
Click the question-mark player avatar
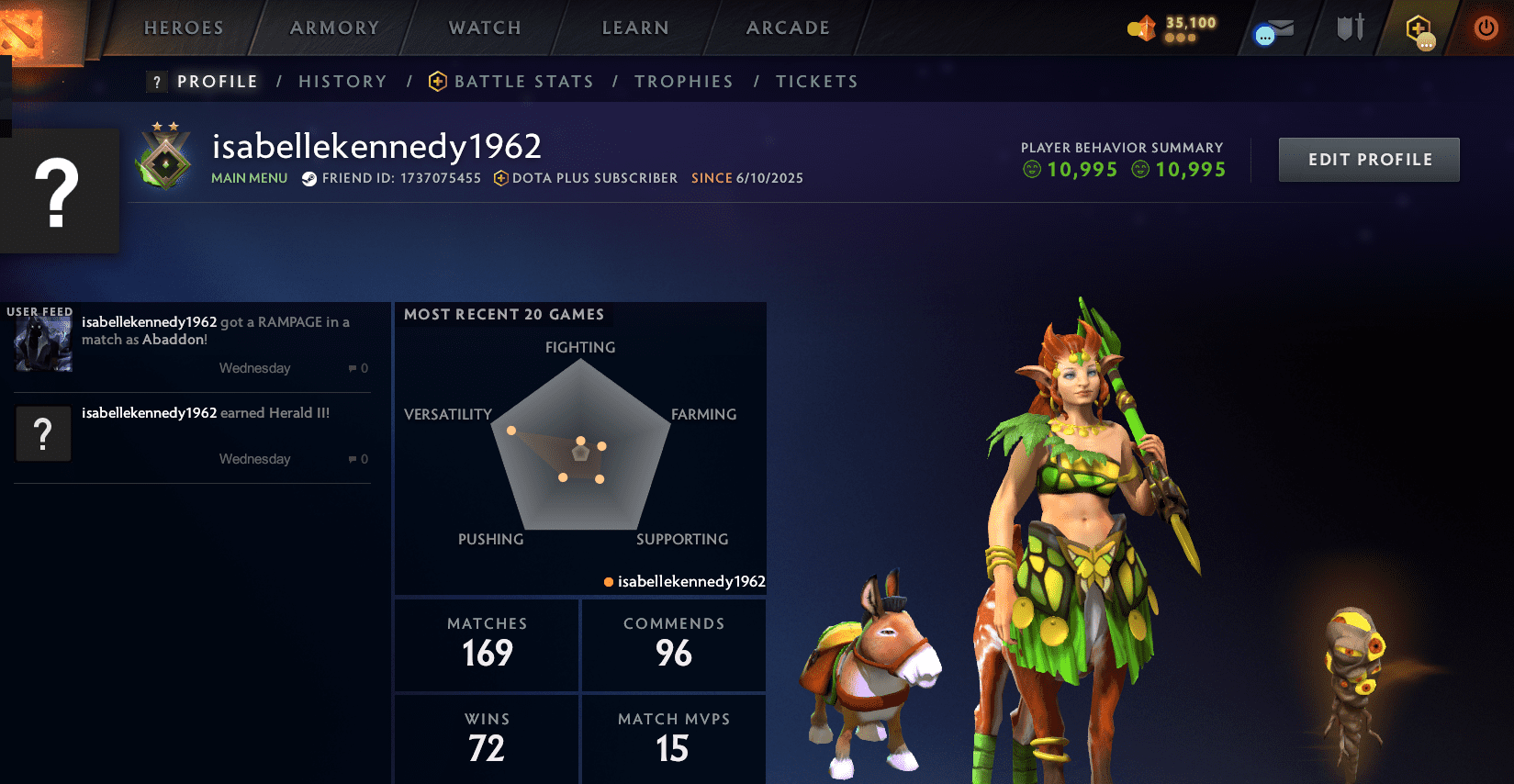coord(60,189)
